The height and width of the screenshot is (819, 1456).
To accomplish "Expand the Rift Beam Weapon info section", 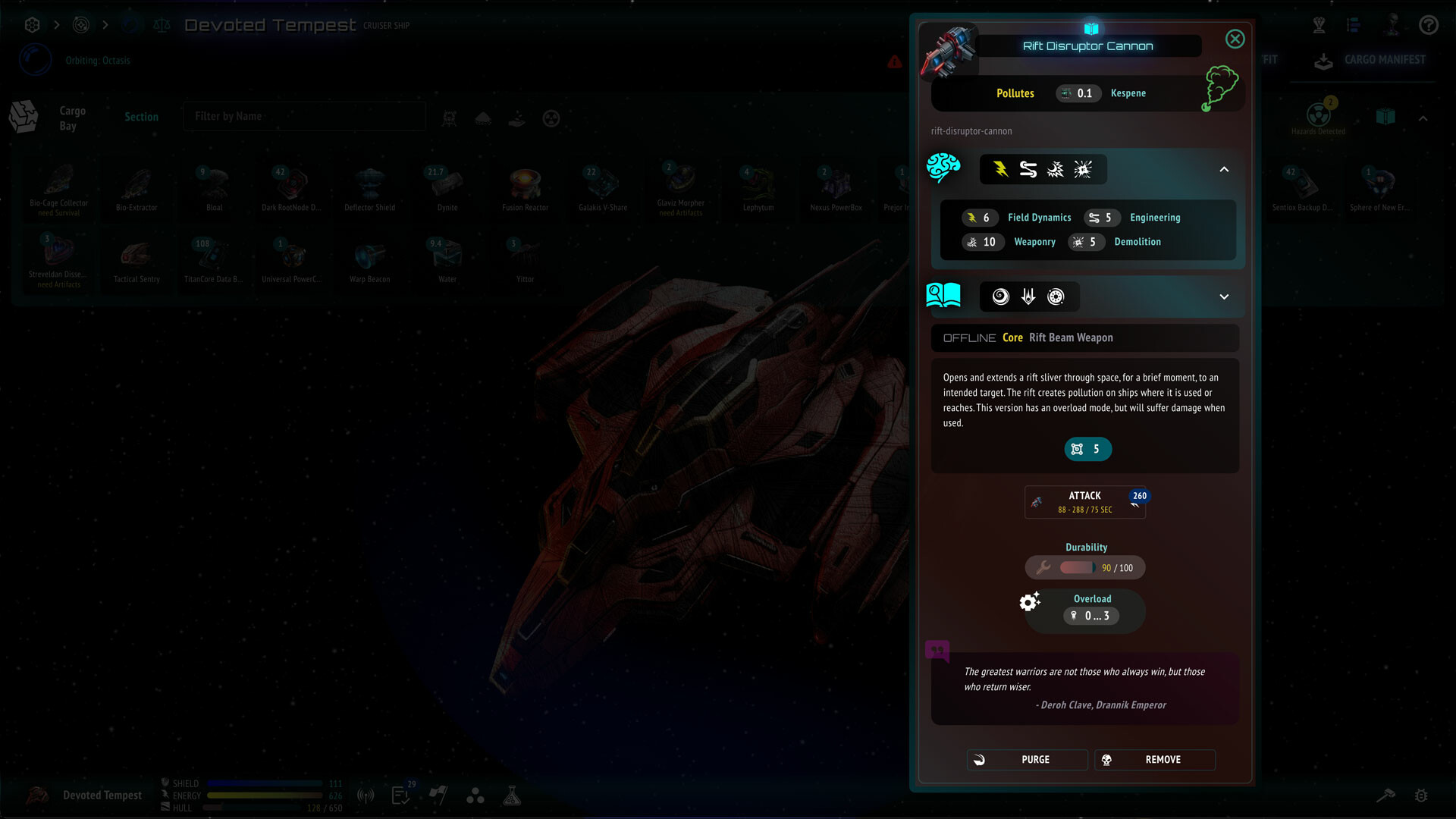I will (1223, 297).
